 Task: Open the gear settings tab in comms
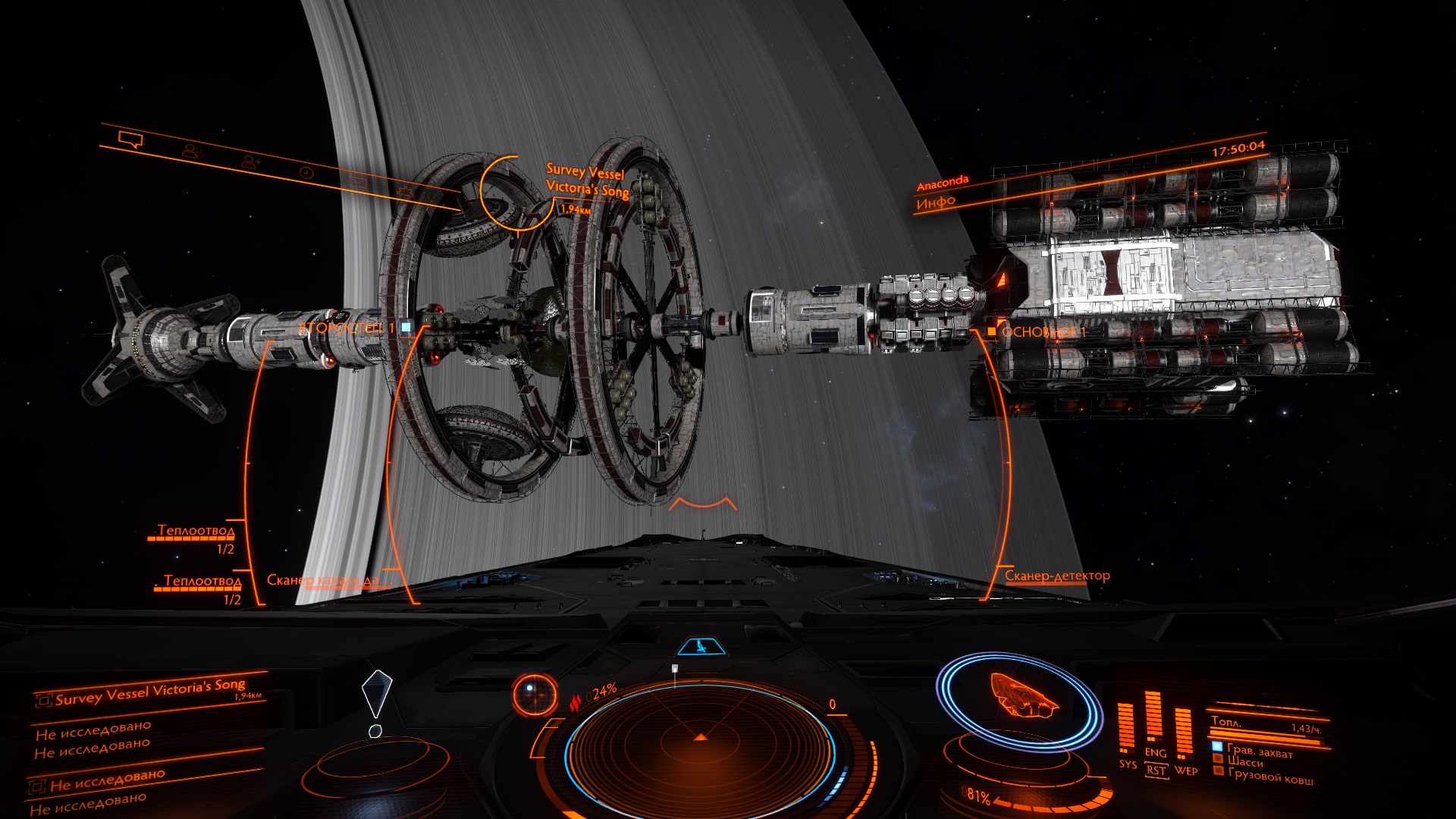(x=406, y=190)
